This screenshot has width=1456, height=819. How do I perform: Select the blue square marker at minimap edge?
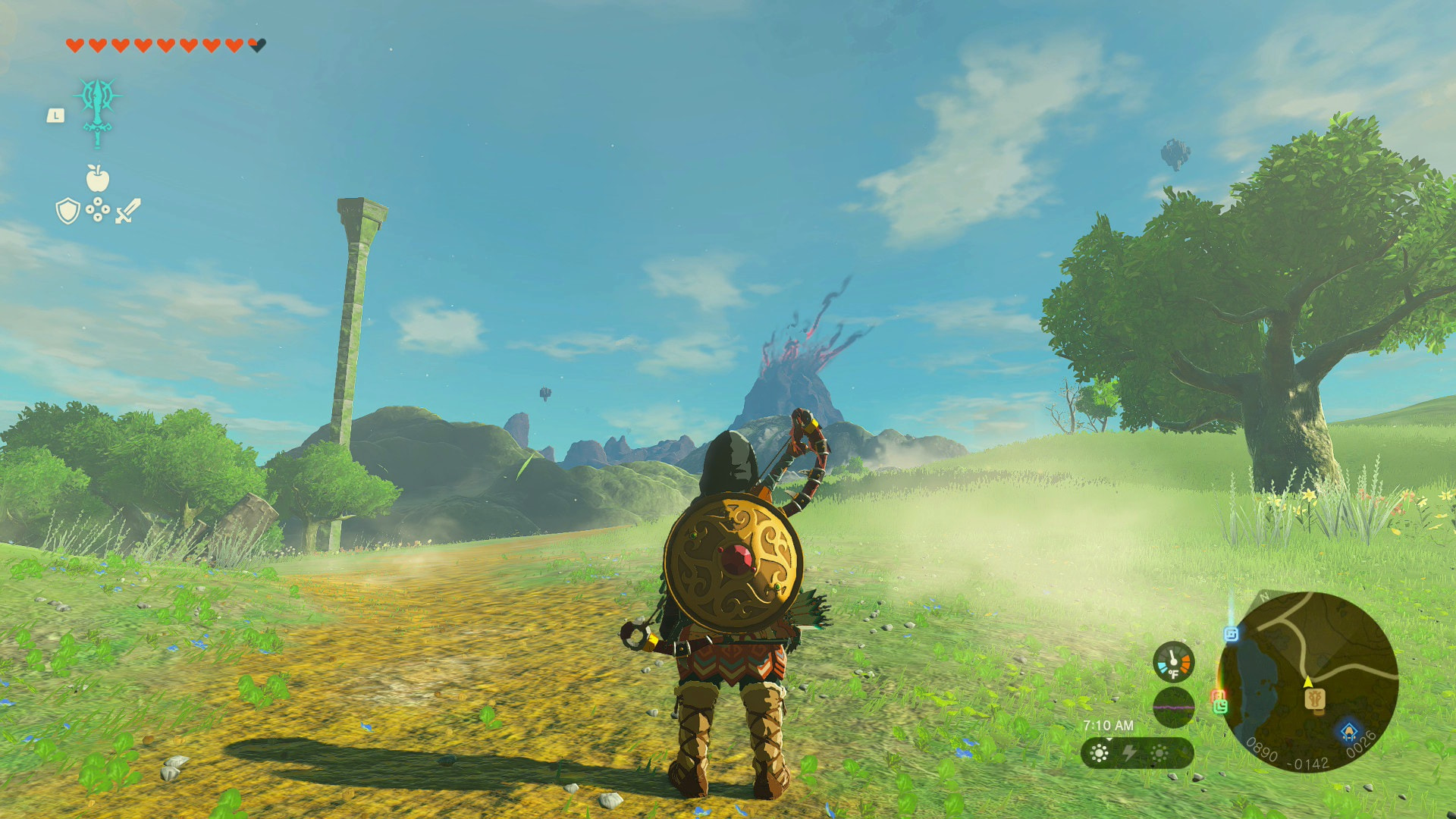pyautogui.click(x=1231, y=633)
